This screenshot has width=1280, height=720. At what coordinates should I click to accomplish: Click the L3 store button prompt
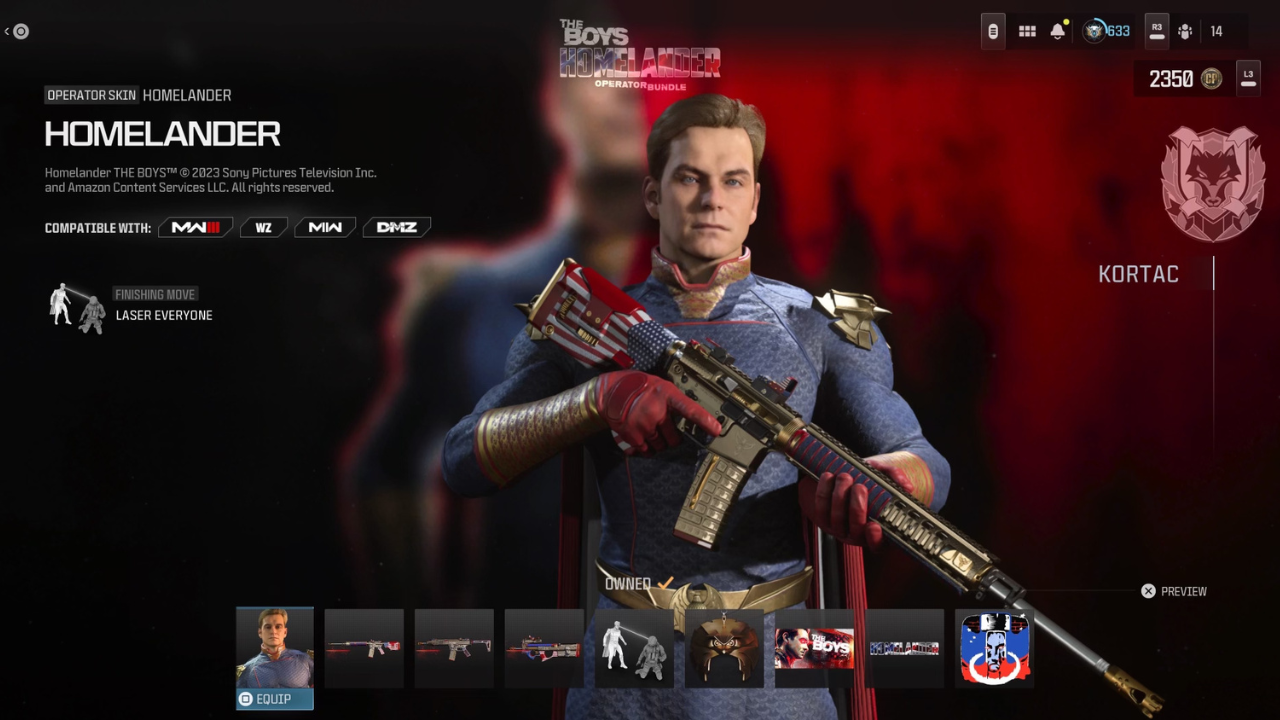(1248, 78)
